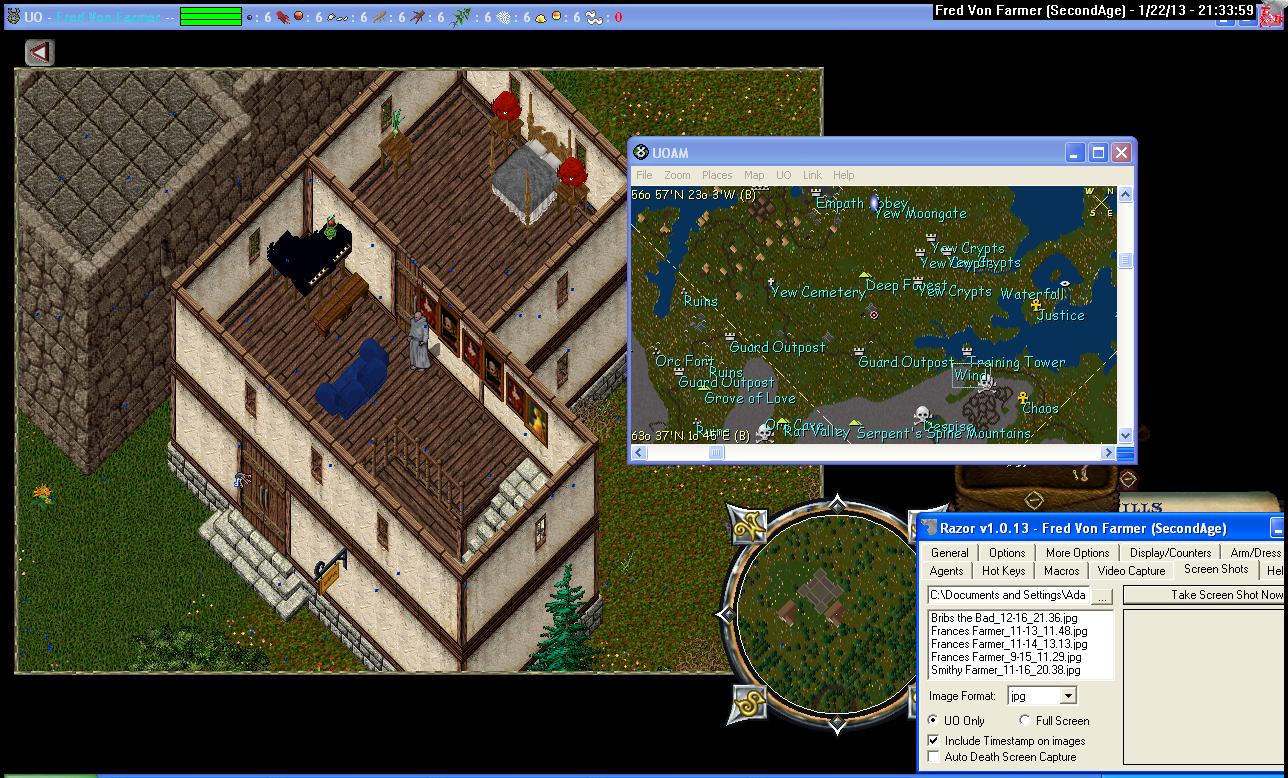Enable Auto Death Screen Capture
Screen dimensions: 1288x778
(934, 757)
